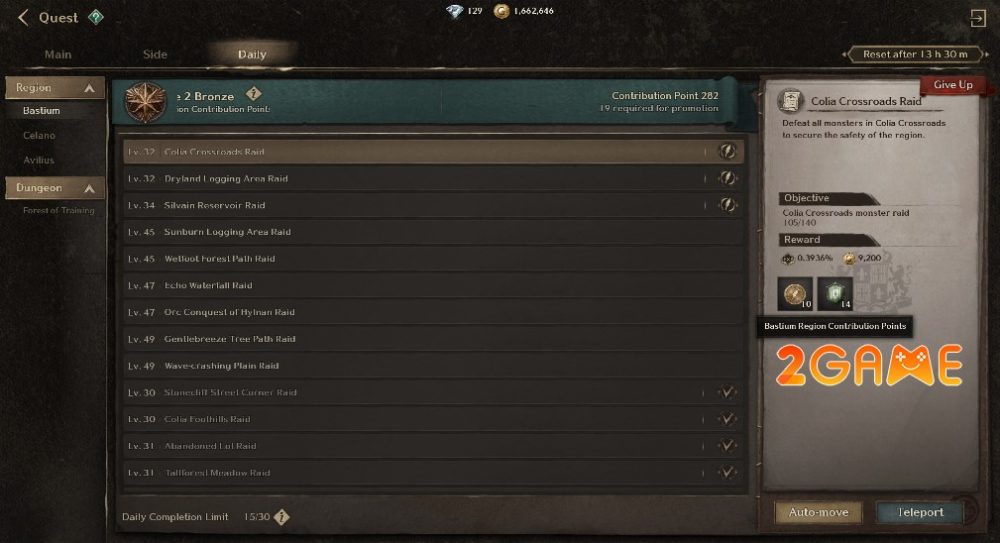Collapse the Dungeon category

[89, 188]
